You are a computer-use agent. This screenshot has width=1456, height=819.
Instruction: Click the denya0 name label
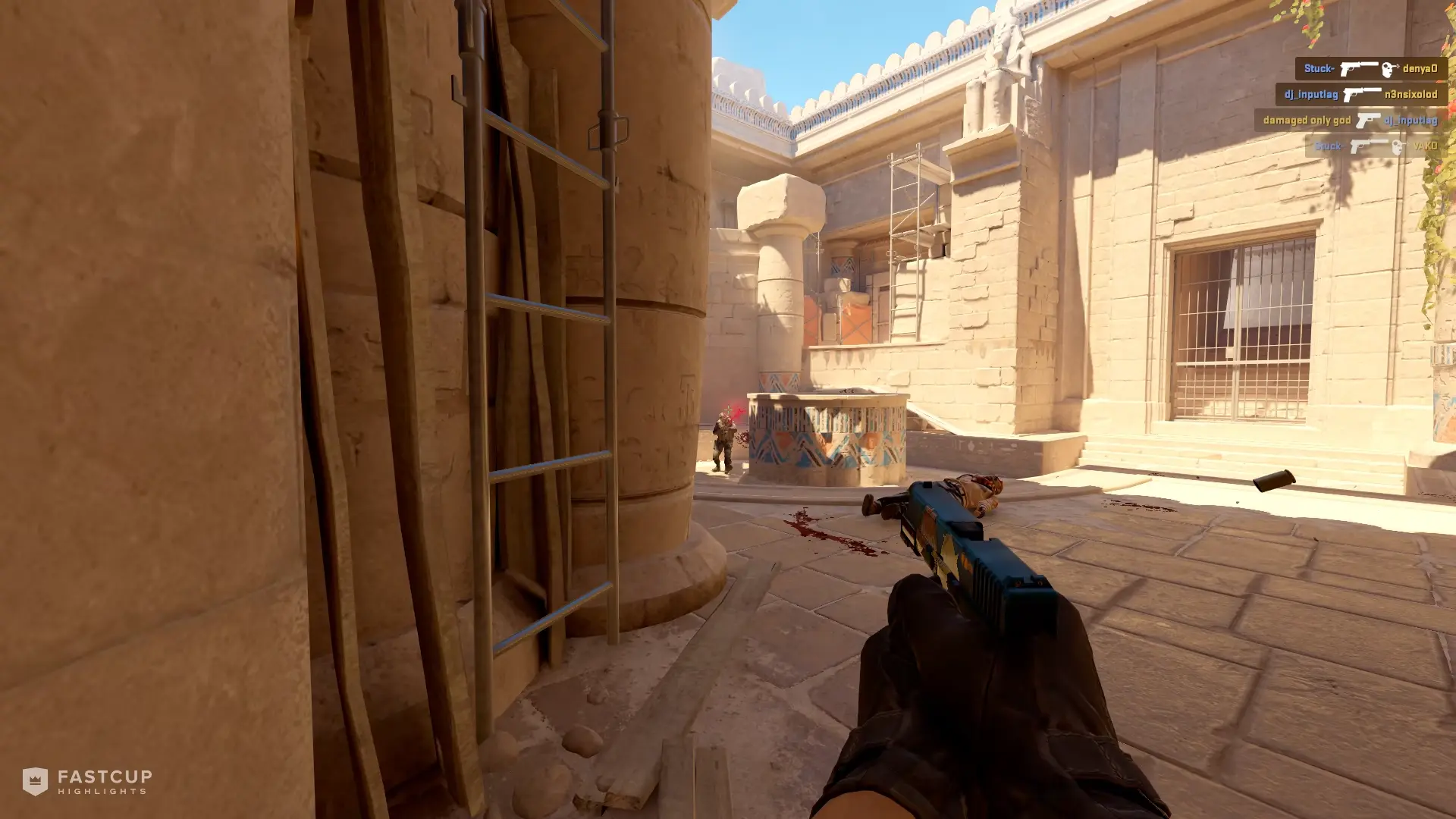click(x=1421, y=69)
